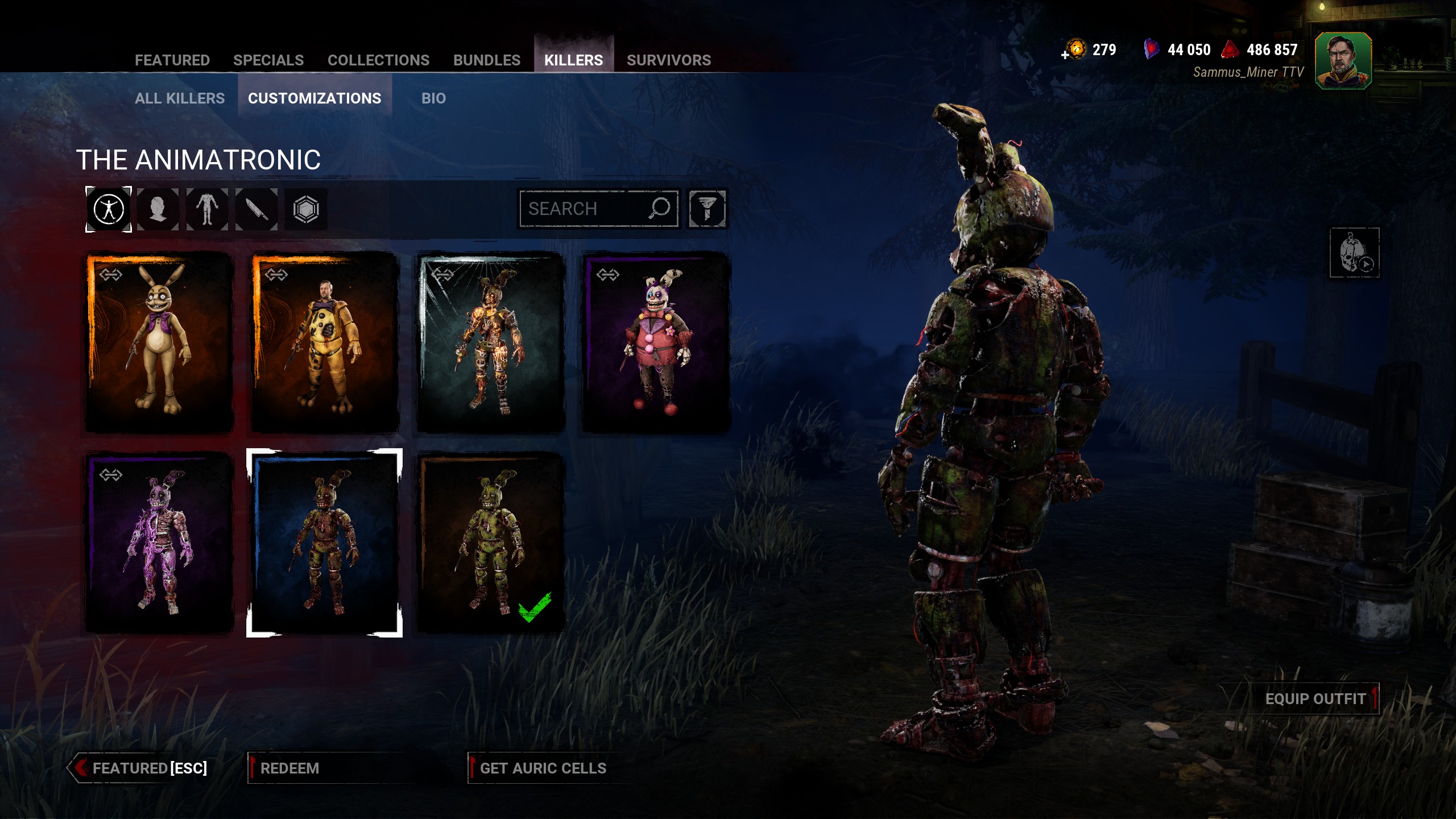This screenshot has height=819, width=1456.
Task: Select the Survivors tab
Action: pos(668,60)
